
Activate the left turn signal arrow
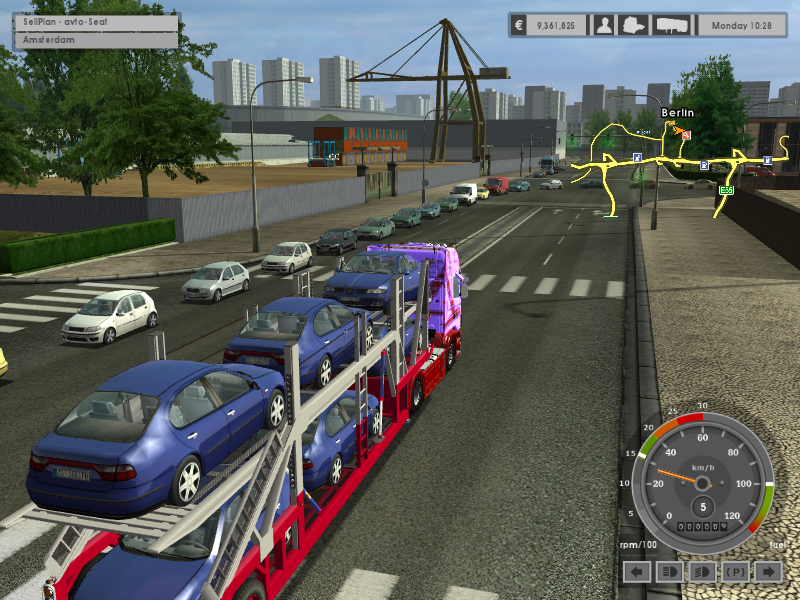tap(637, 571)
